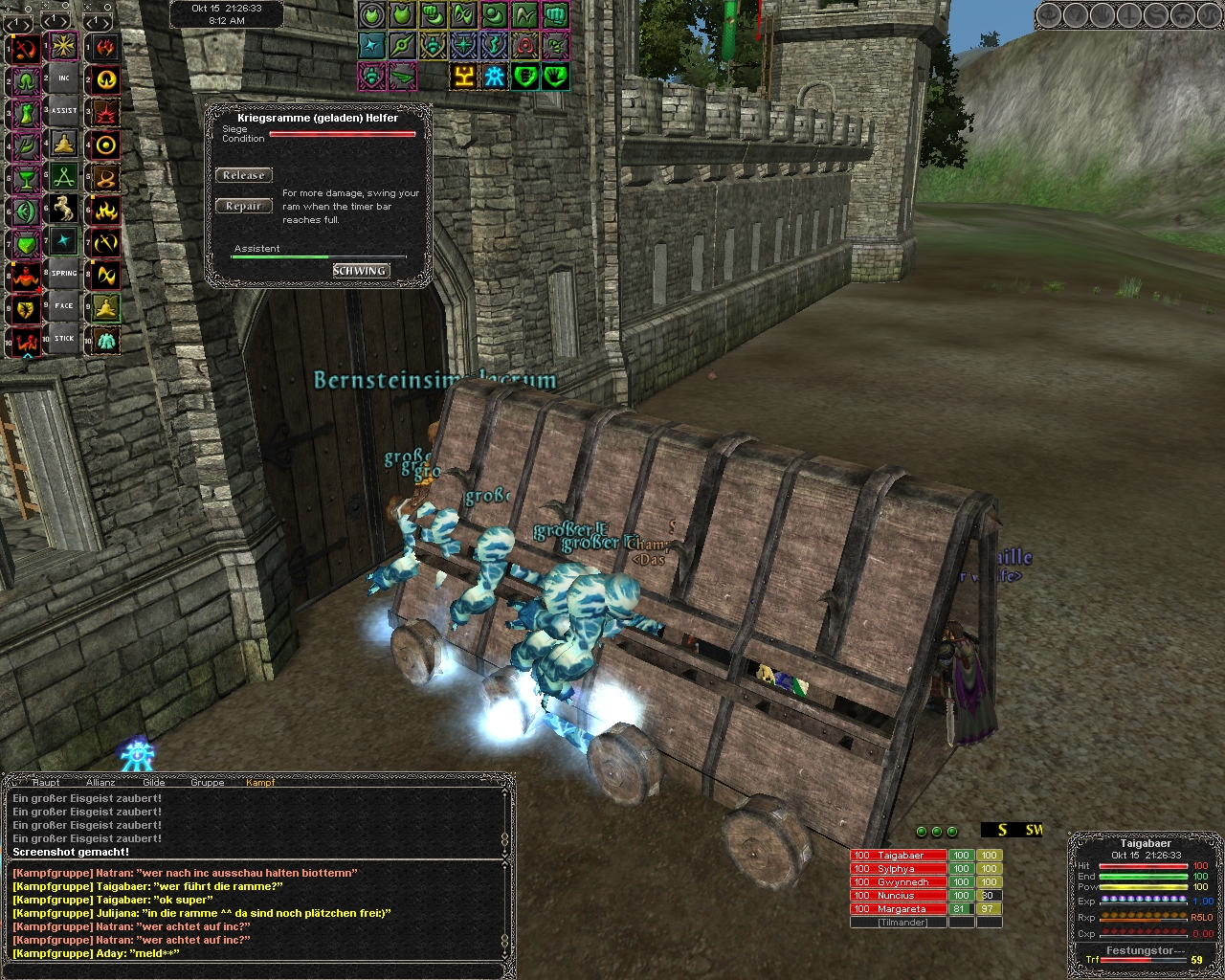Viewport: 1225px width, 980px height.
Task: Use the white horse mount icon
Action: pyautogui.click(x=64, y=209)
